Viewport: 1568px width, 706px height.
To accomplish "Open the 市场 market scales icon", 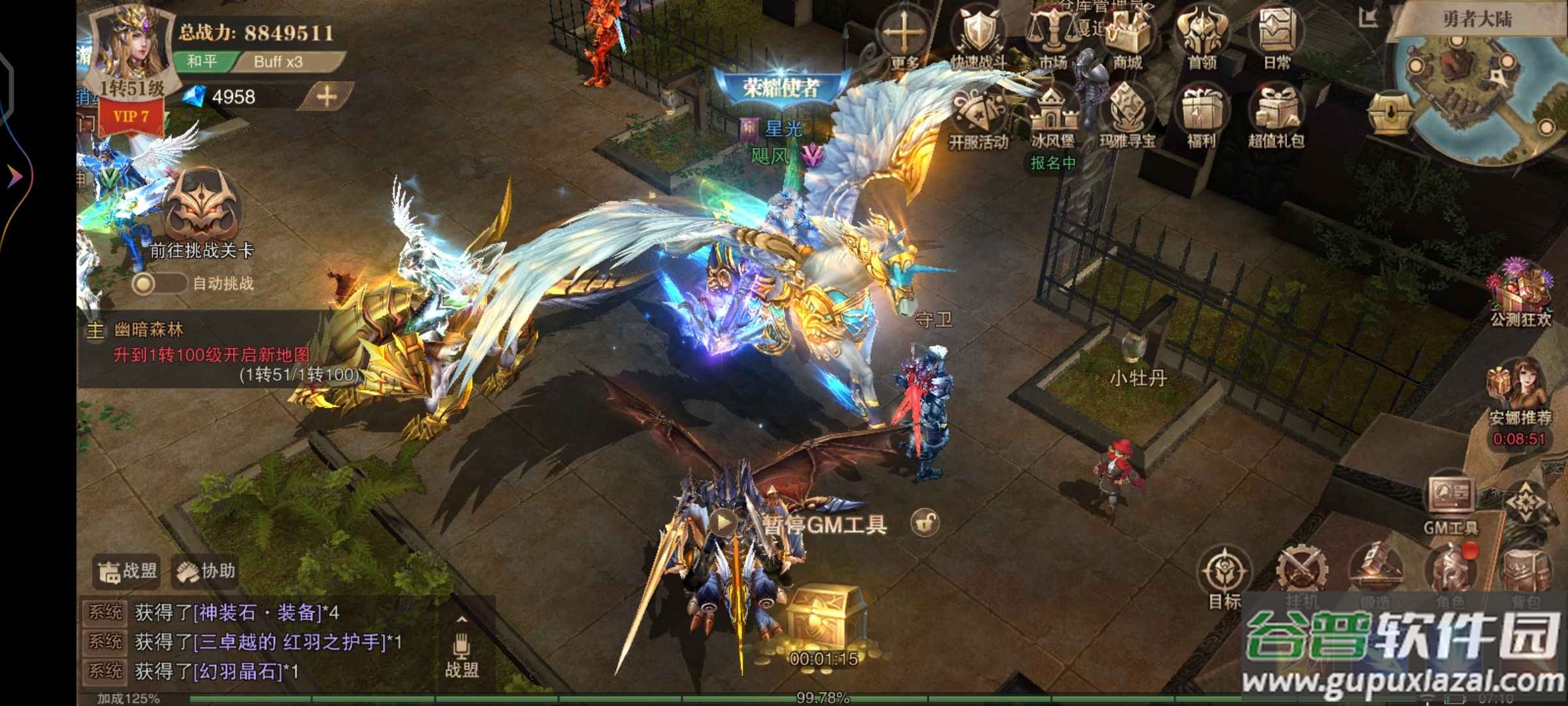I will [x=1053, y=34].
